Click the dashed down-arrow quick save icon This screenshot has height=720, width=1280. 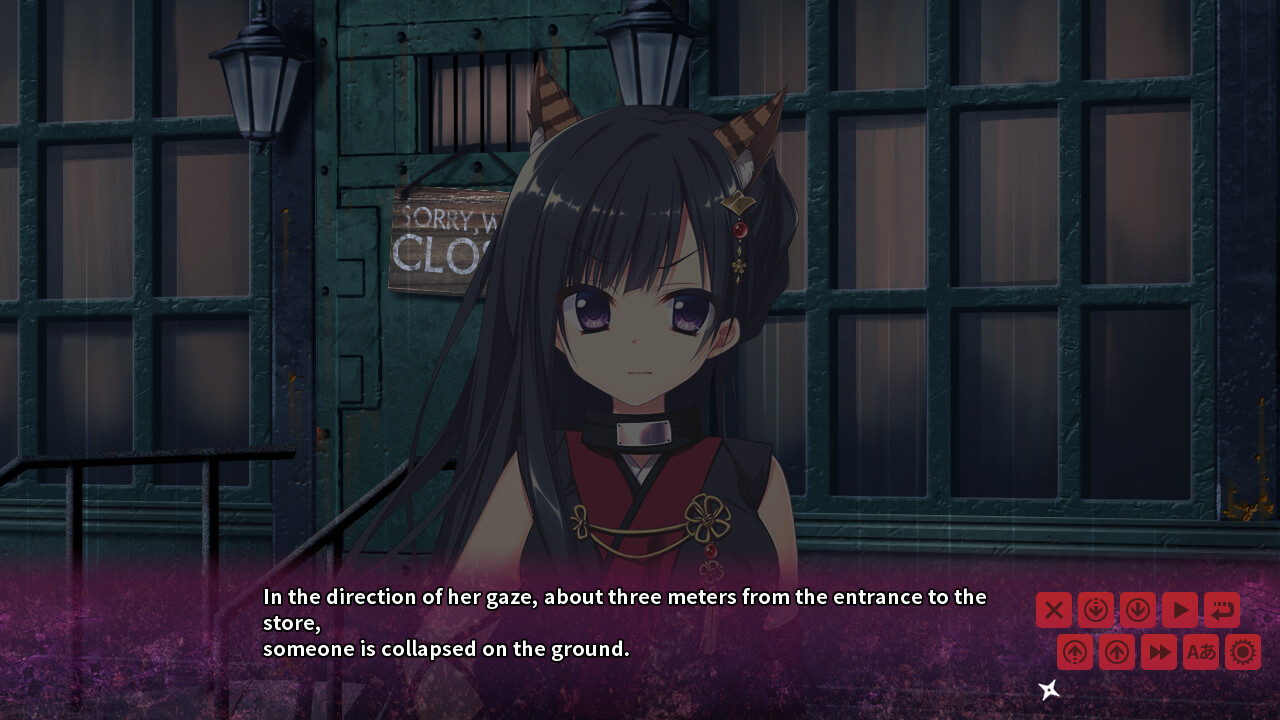point(1095,609)
